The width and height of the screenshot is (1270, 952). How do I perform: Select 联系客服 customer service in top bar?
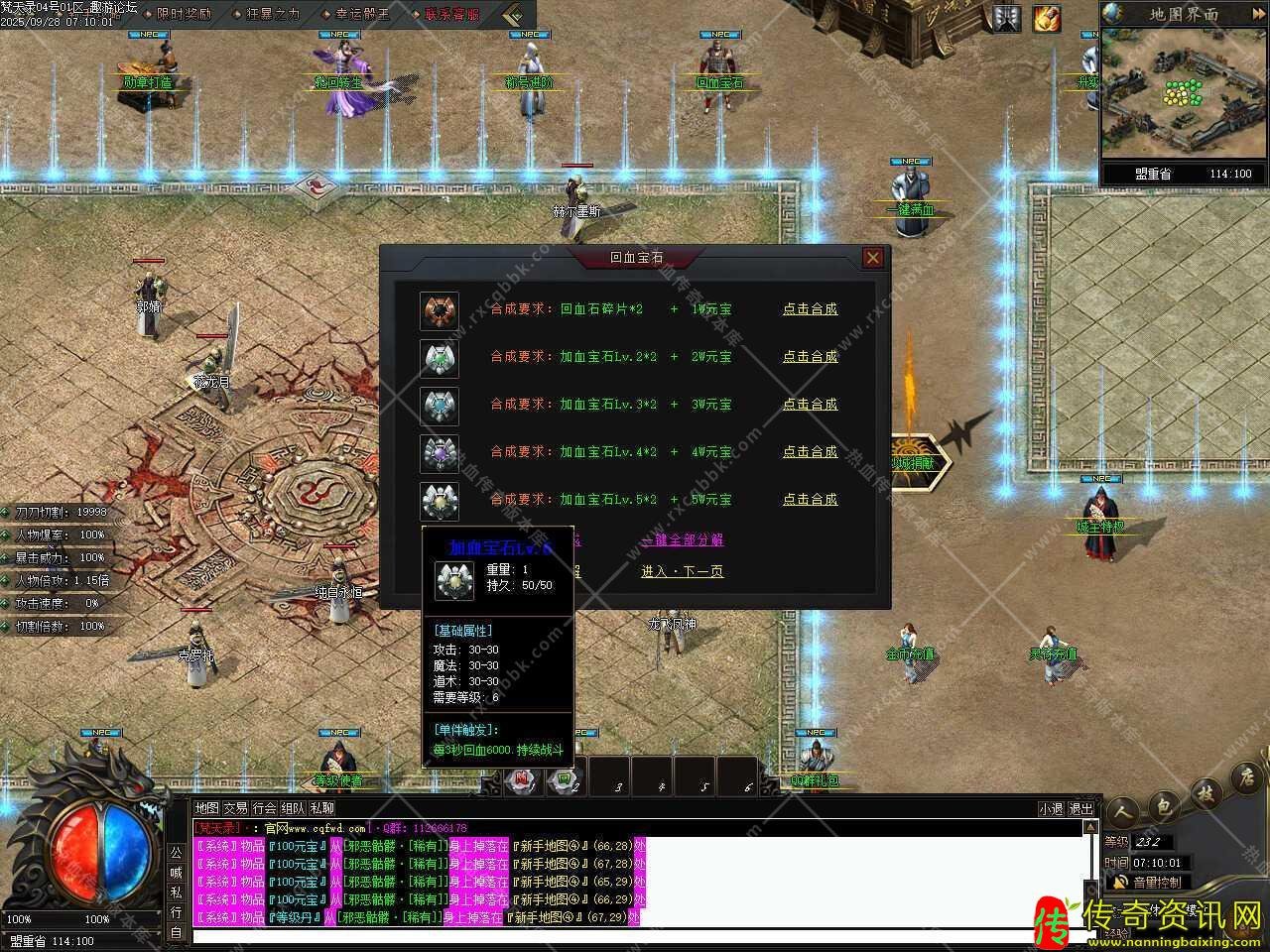pyautogui.click(x=451, y=14)
